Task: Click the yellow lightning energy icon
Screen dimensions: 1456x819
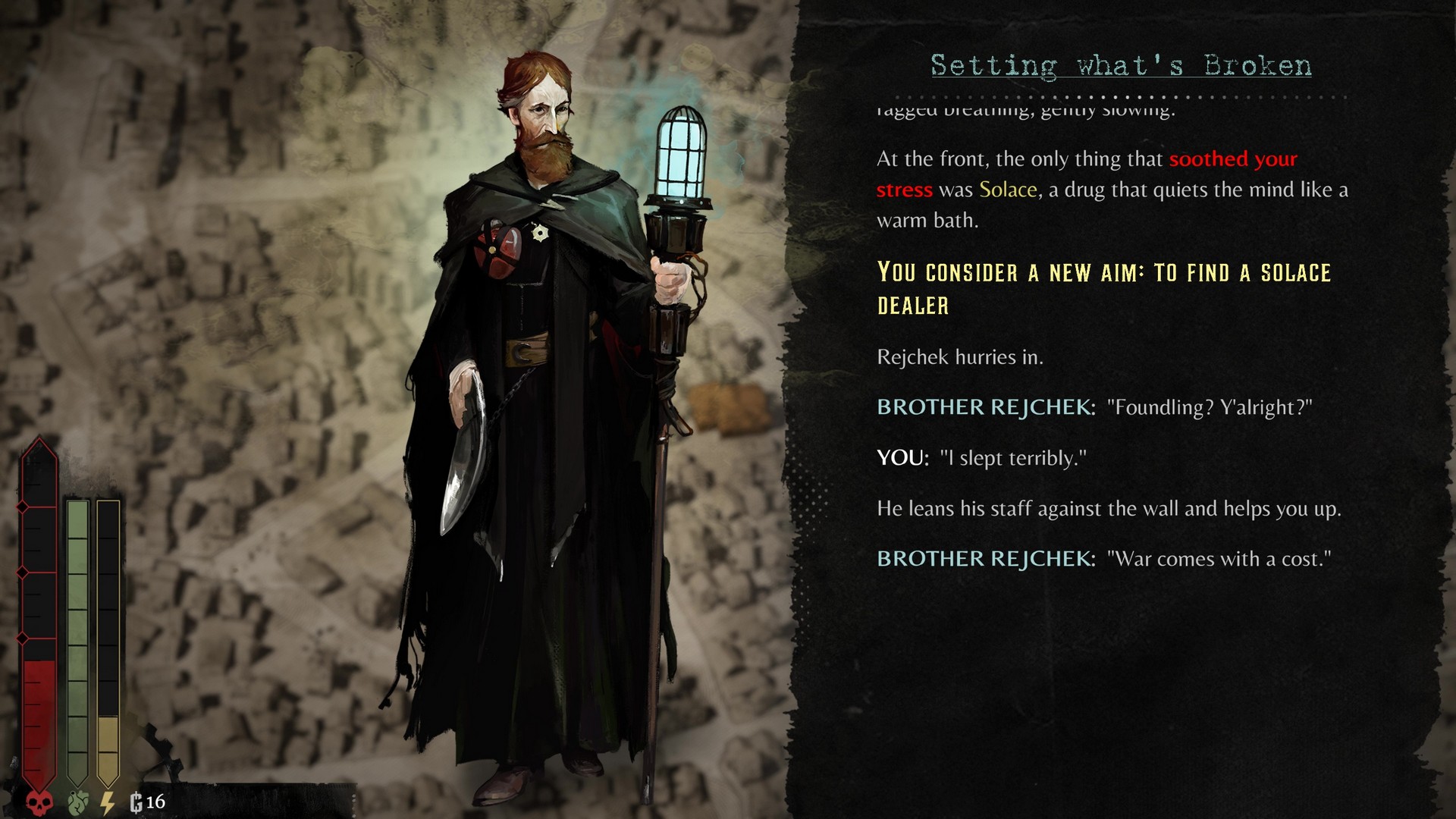Action: (x=106, y=802)
